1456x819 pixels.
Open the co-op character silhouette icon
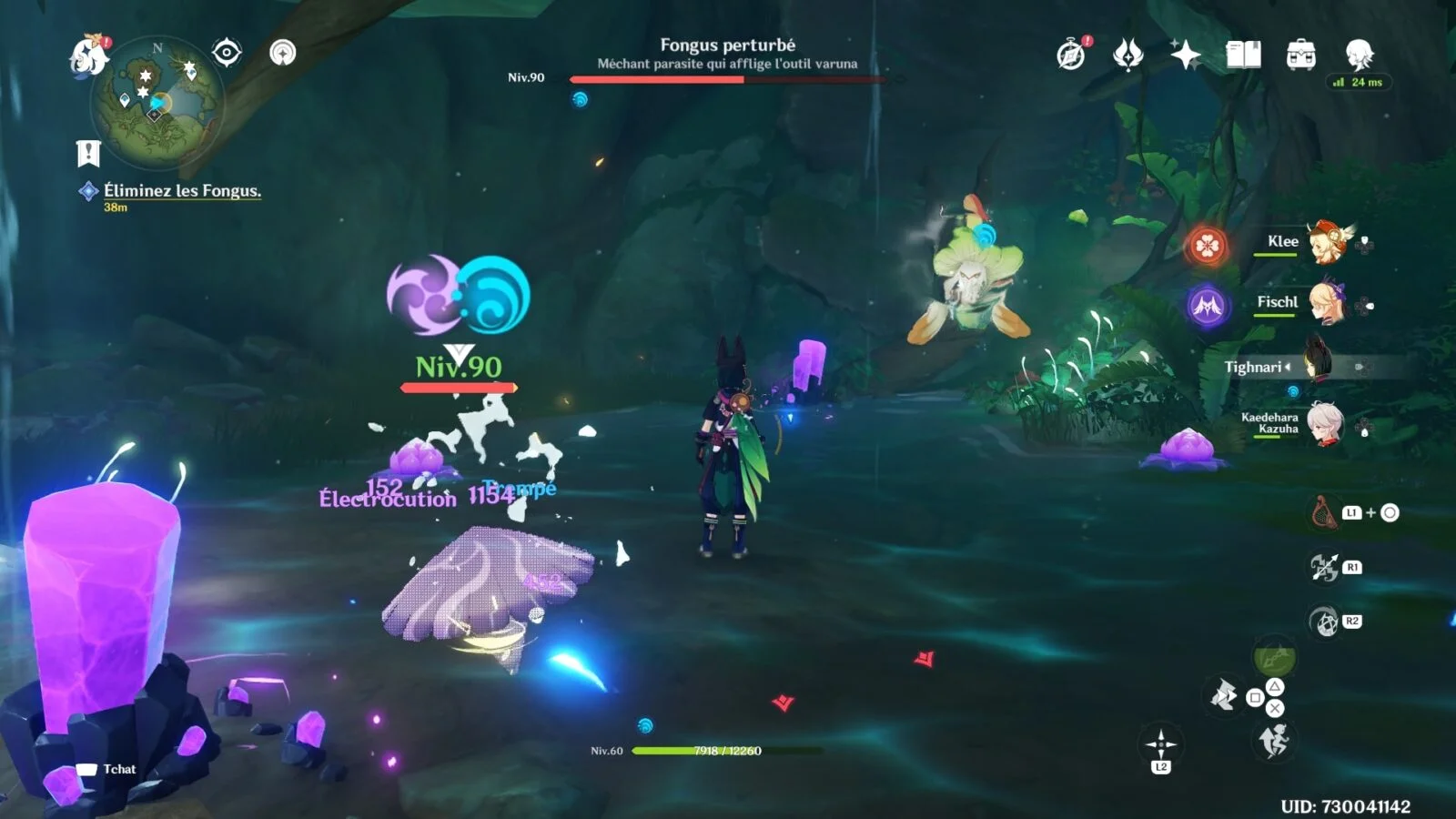[x=1359, y=55]
